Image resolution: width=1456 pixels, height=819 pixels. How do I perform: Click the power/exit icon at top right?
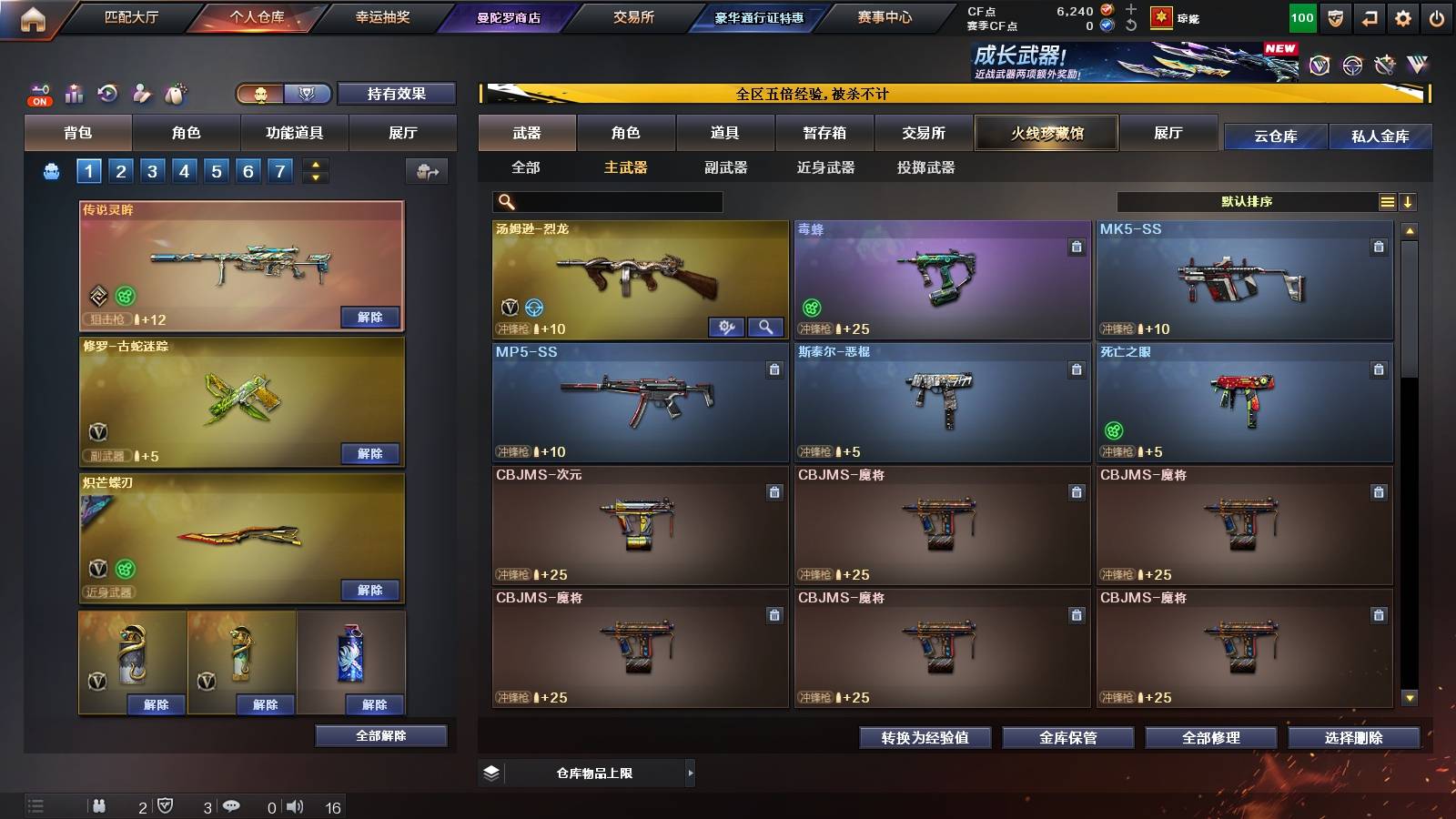(x=1438, y=15)
